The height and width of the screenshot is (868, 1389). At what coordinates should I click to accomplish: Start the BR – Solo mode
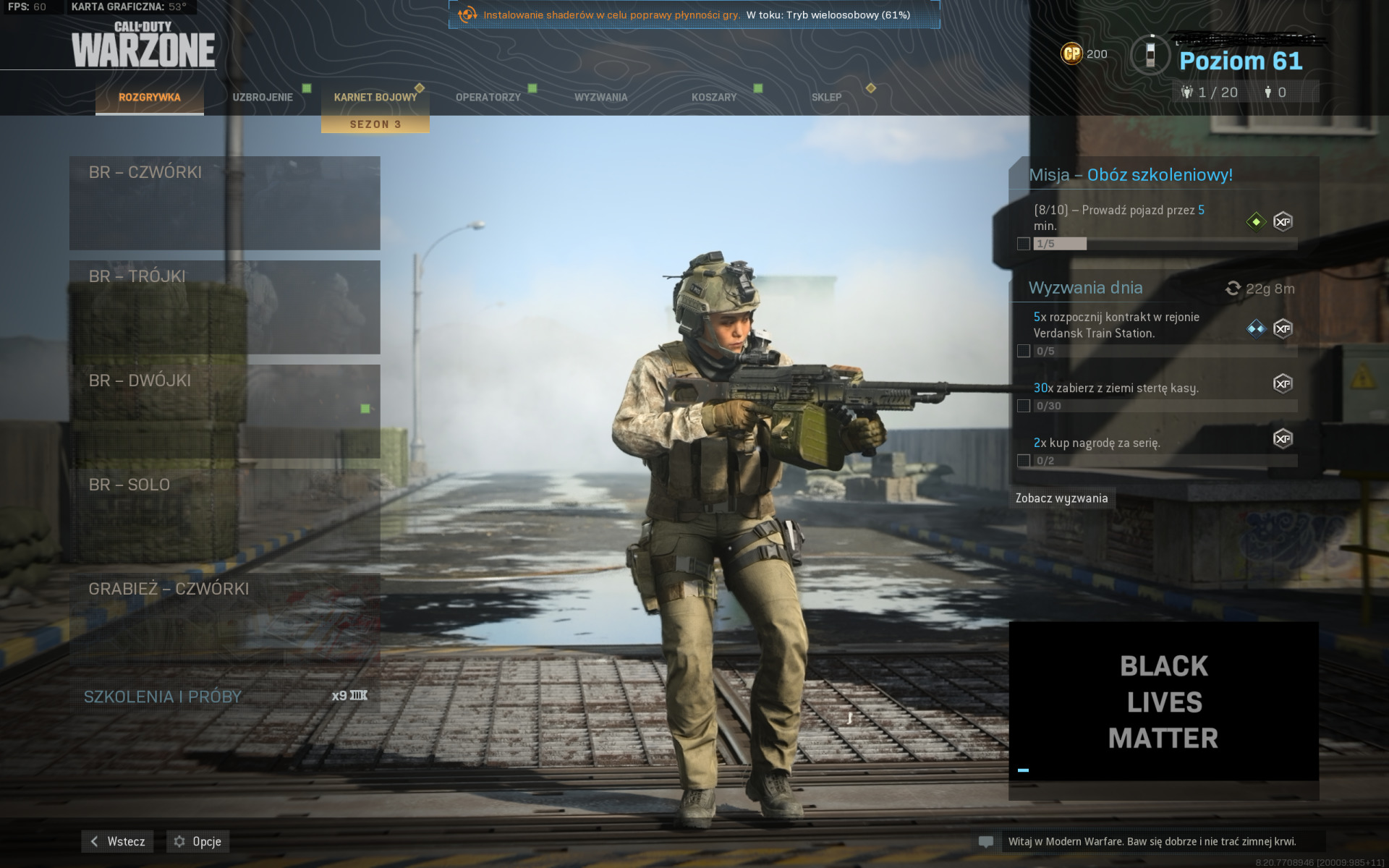pyautogui.click(x=224, y=515)
